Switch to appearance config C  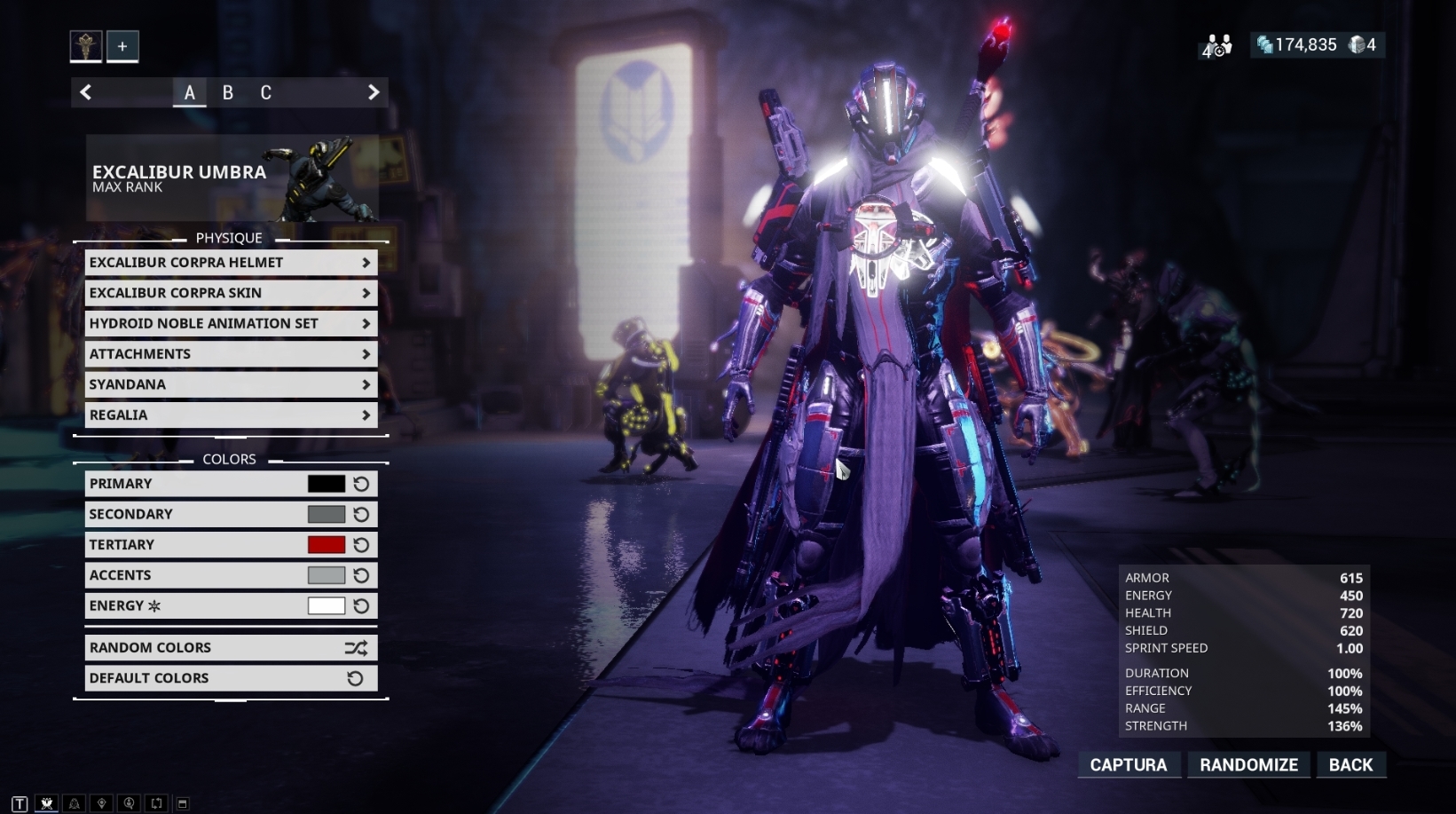click(265, 92)
